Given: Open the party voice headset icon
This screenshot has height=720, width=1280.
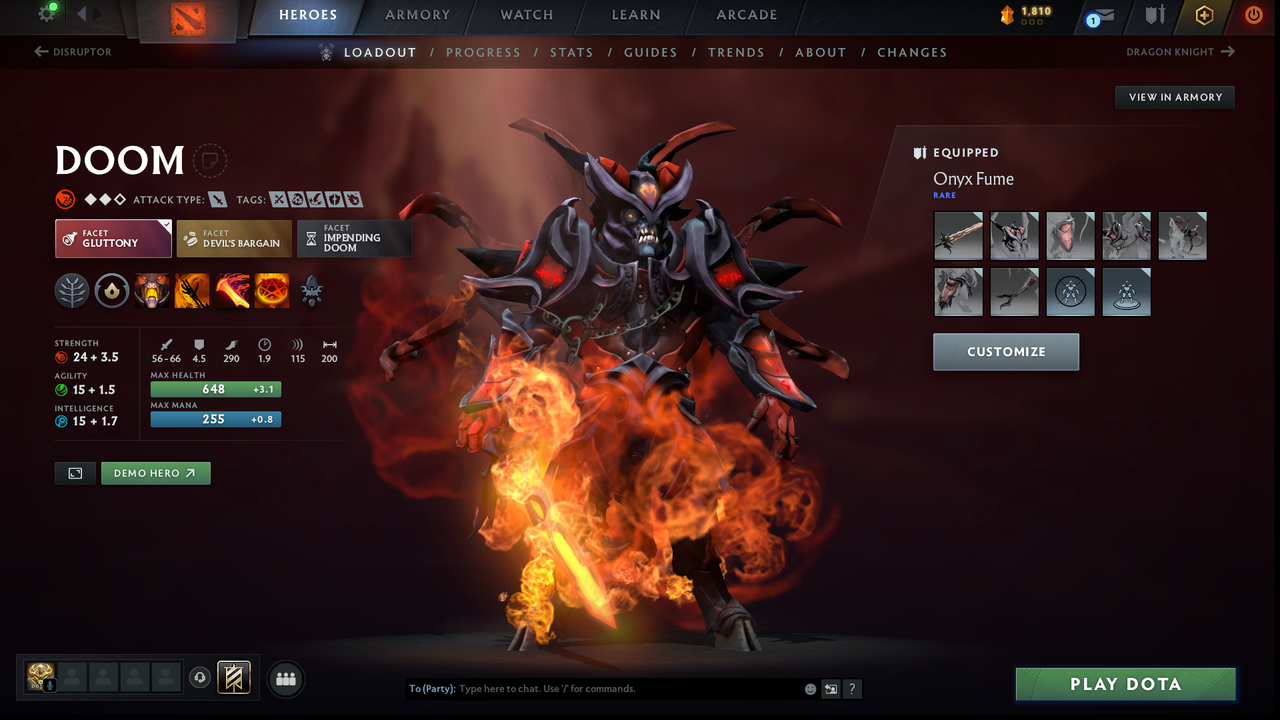Looking at the screenshot, I should [199, 678].
